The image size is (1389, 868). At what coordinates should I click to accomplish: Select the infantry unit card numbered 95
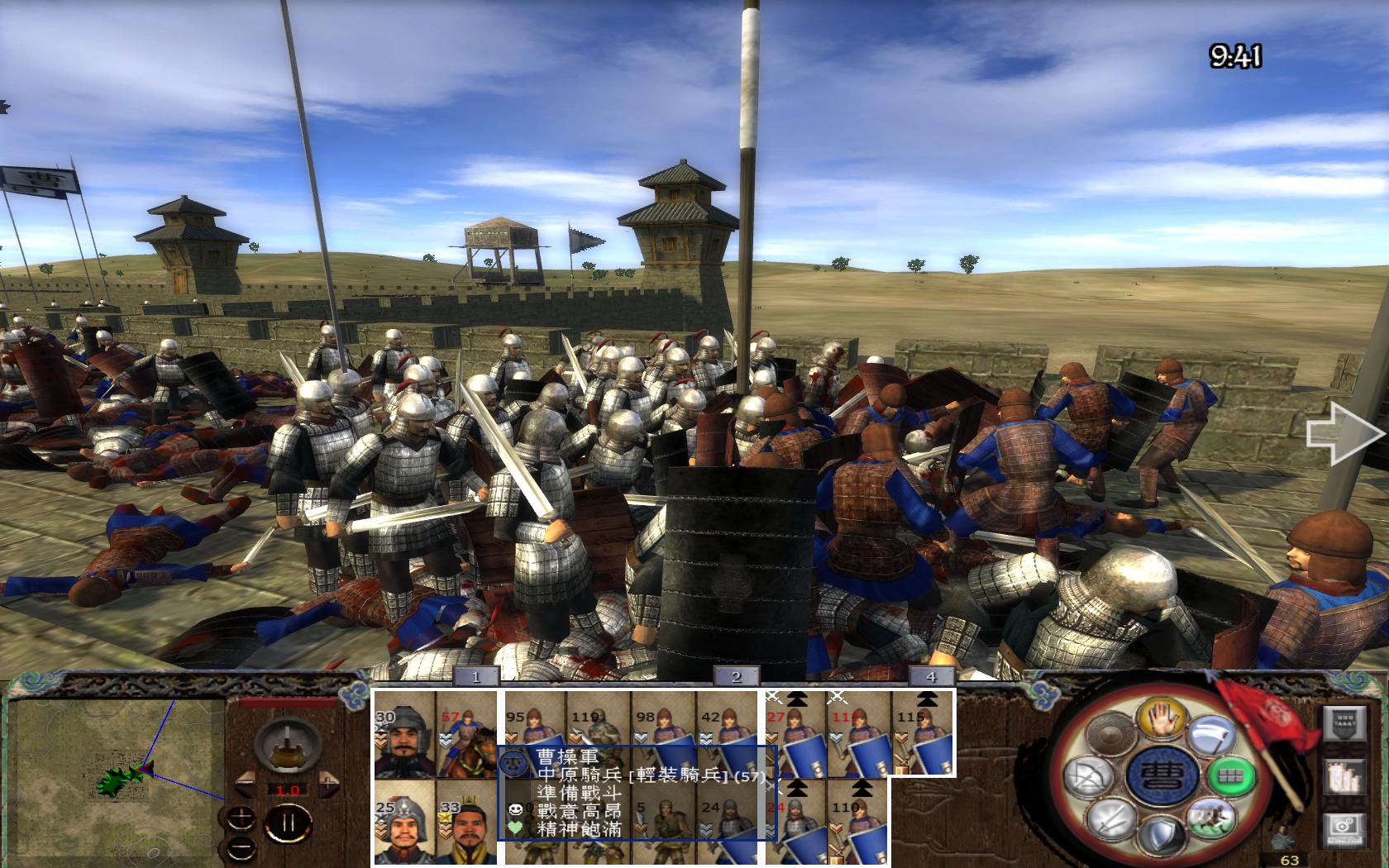point(535,726)
